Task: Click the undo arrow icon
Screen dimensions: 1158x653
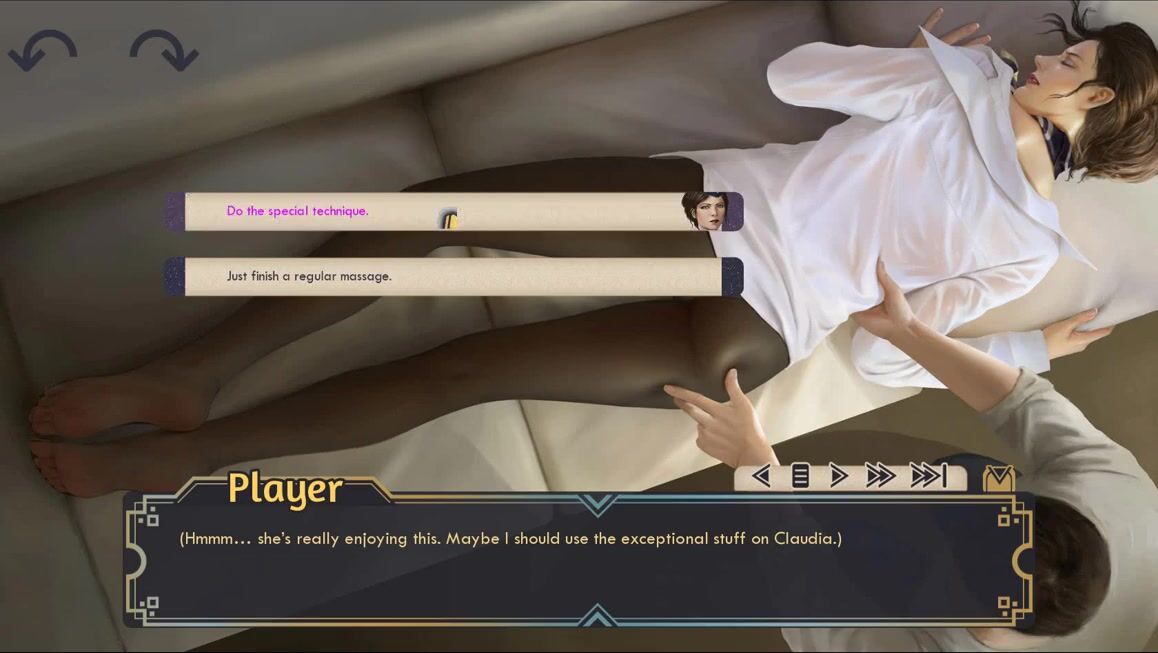Action: tap(43, 50)
